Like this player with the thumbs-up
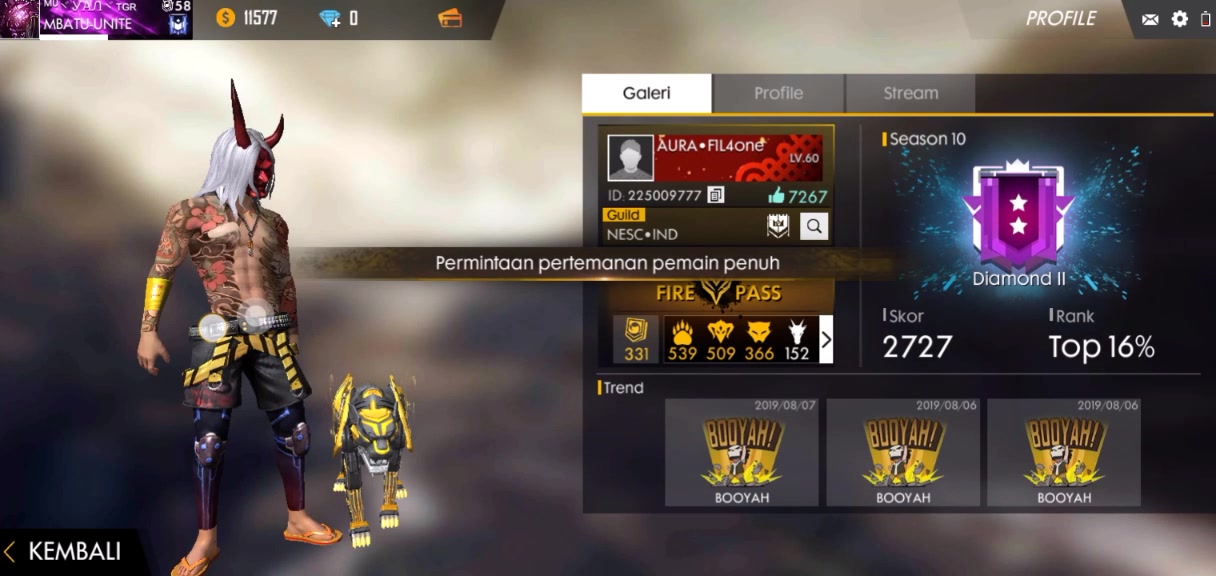Image resolution: width=1216 pixels, height=576 pixels. [x=776, y=195]
